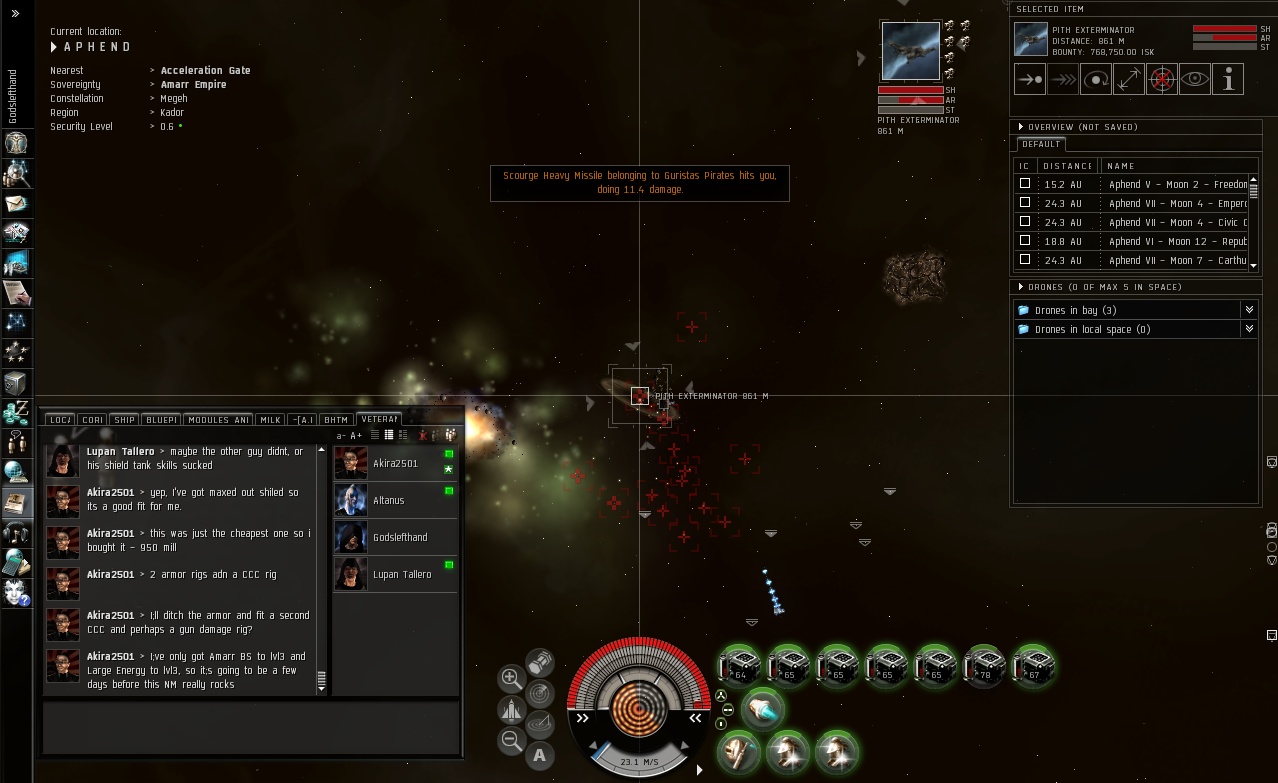Activate the weapon module showing 78 charges
The height and width of the screenshot is (783, 1278).
coord(985,665)
